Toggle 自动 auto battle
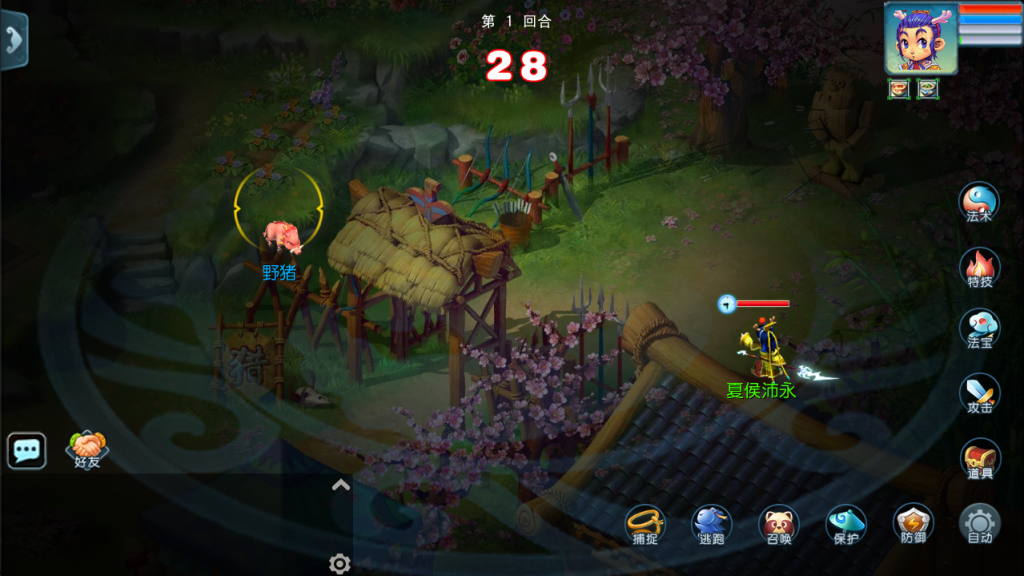The image size is (1024, 576). pyautogui.click(x=979, y=524)
